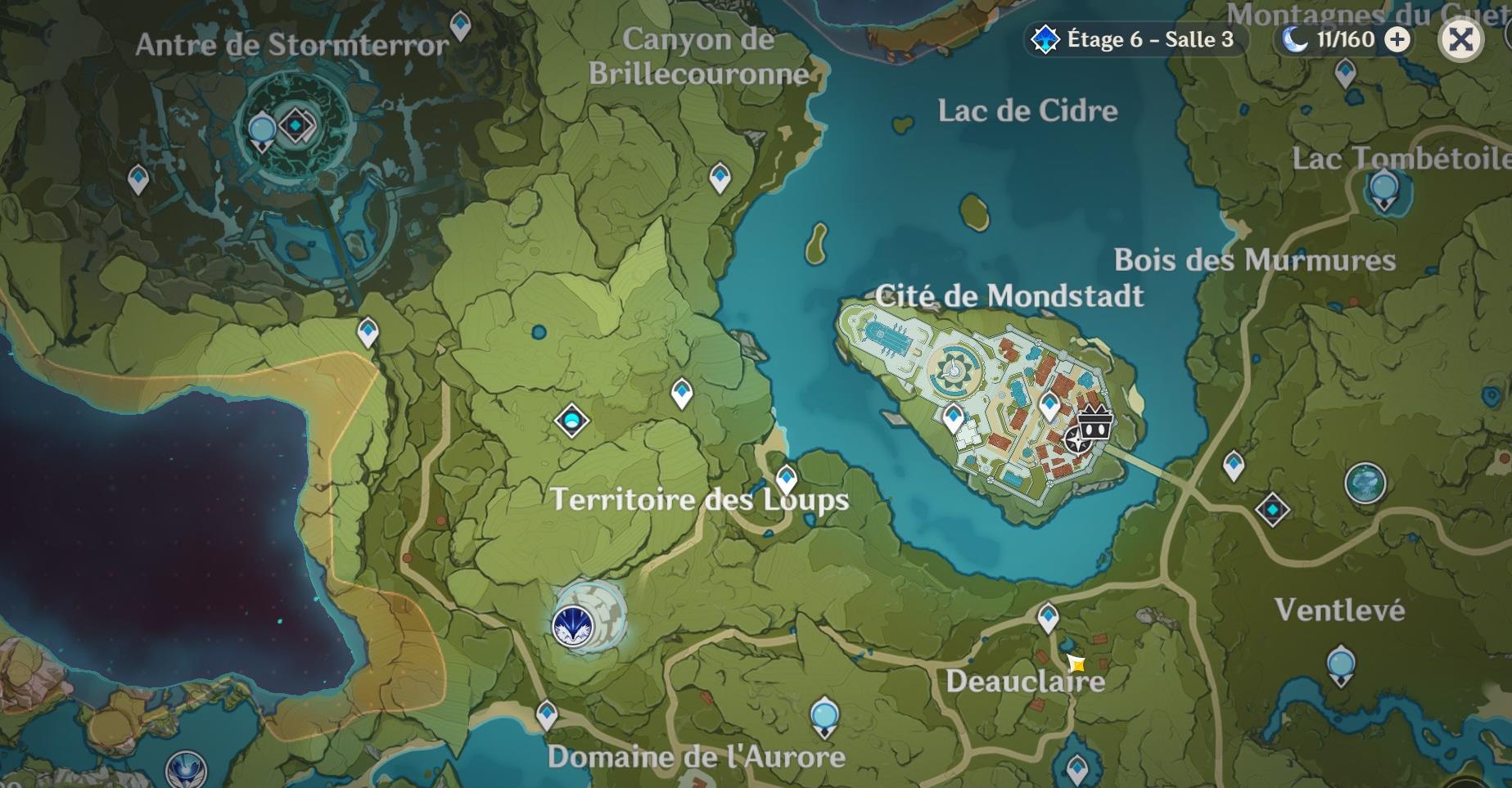Click the domain marker near Ventlevé

(x=1271, y=507)
